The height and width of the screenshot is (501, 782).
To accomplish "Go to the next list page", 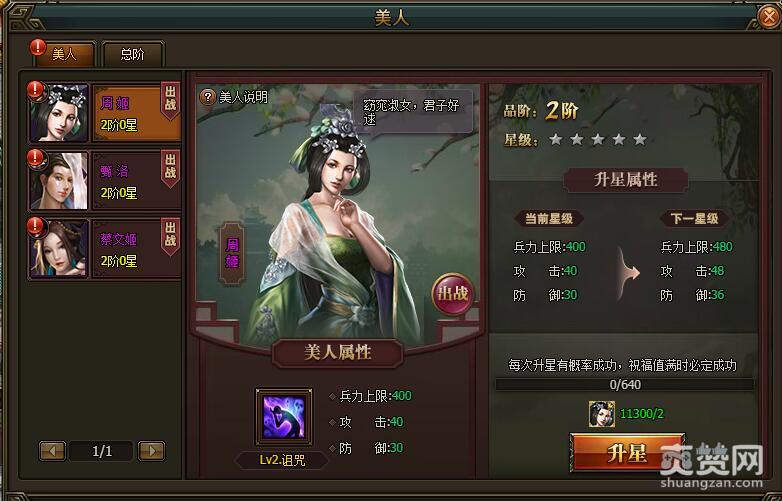I will (152, 451).
